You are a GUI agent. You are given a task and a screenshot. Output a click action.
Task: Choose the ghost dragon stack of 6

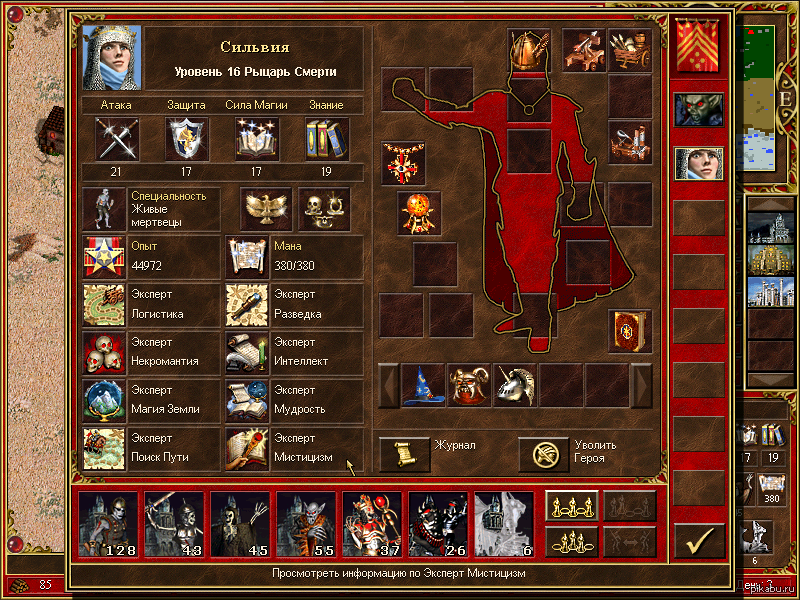coord(504,524)
